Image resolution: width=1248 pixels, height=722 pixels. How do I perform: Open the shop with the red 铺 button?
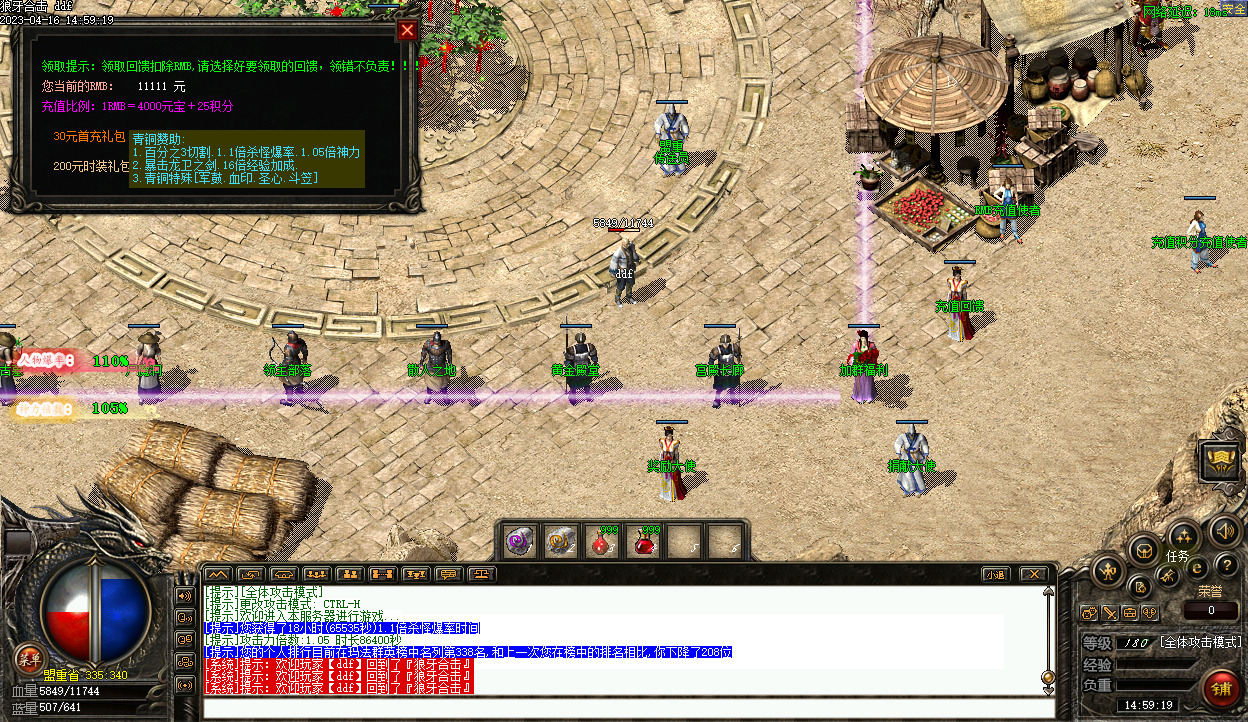pyautogui.click(x=1221, y=689)
